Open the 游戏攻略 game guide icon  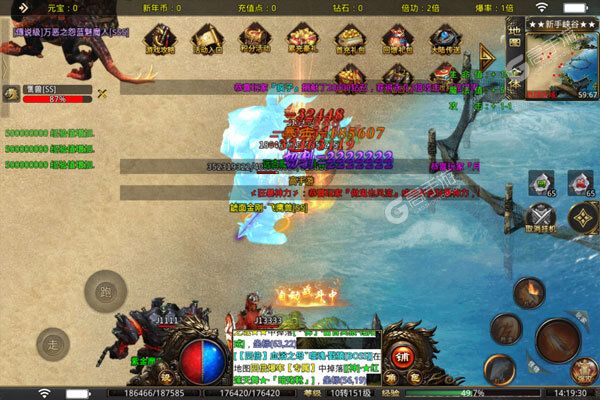(x=159, y=38)
